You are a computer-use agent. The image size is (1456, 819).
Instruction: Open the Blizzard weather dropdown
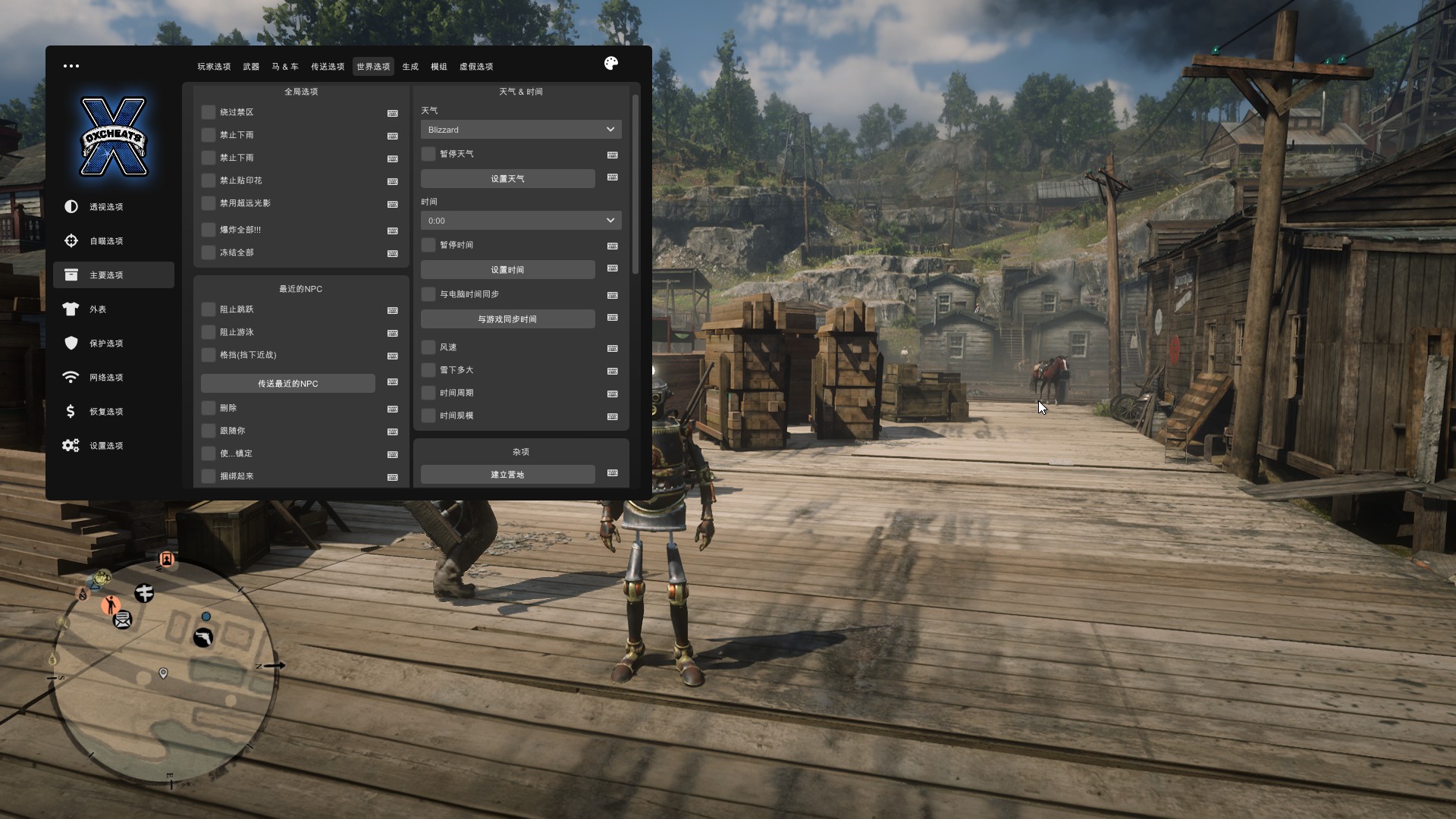521,130
